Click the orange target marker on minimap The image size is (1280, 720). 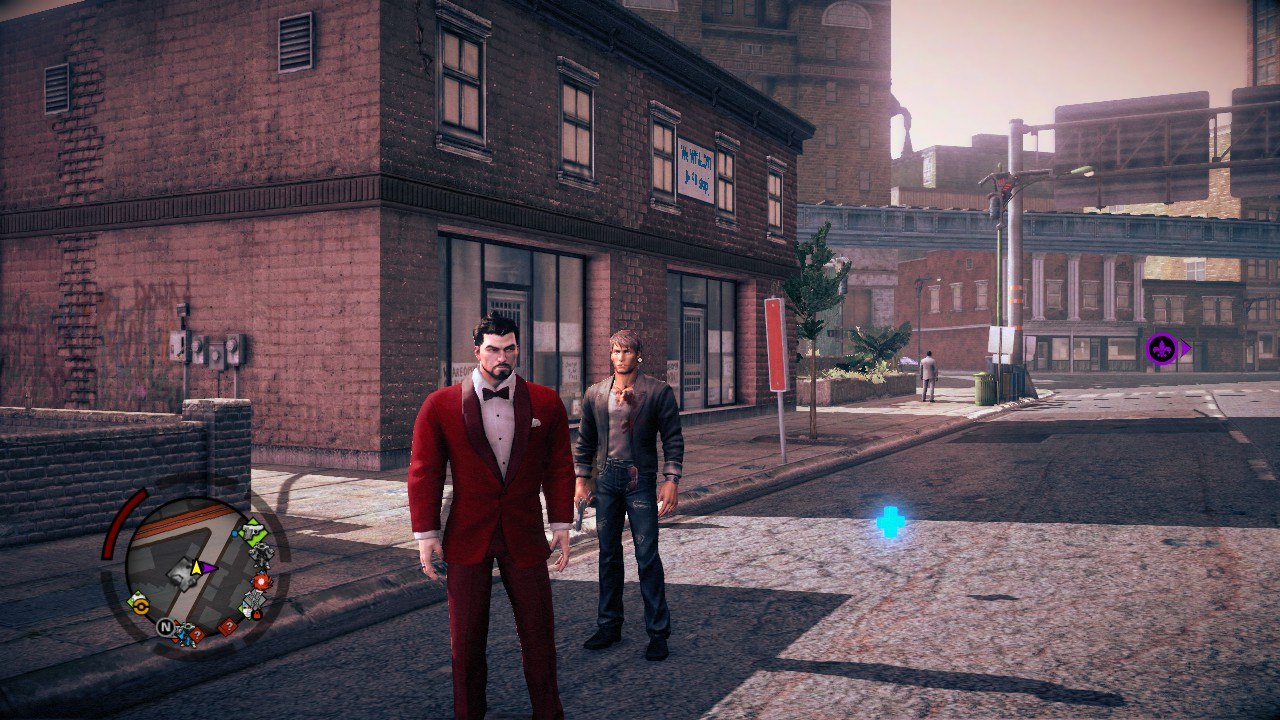(x=139, y=604)
